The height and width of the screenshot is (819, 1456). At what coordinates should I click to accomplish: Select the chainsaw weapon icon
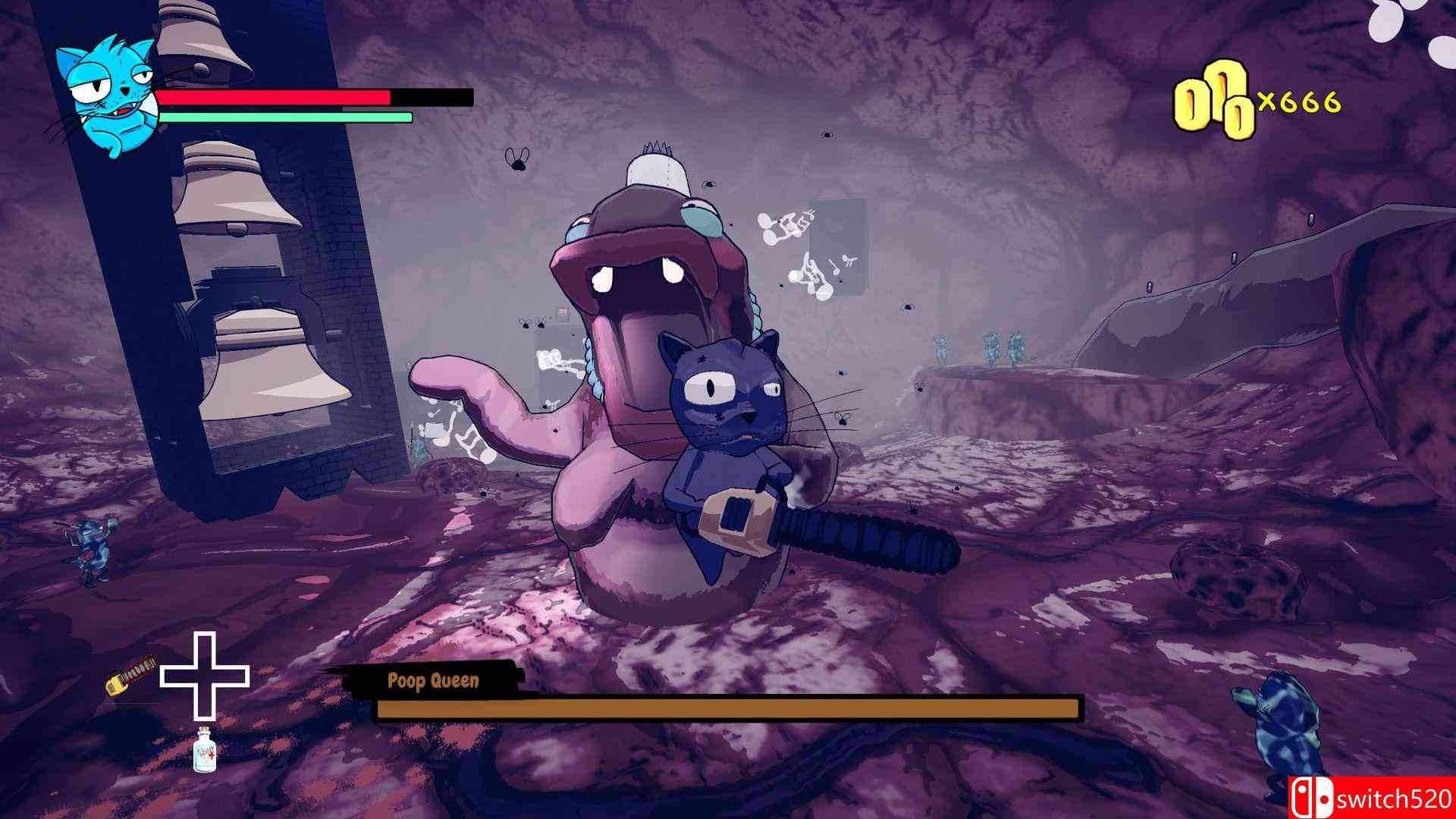[130, 675]
